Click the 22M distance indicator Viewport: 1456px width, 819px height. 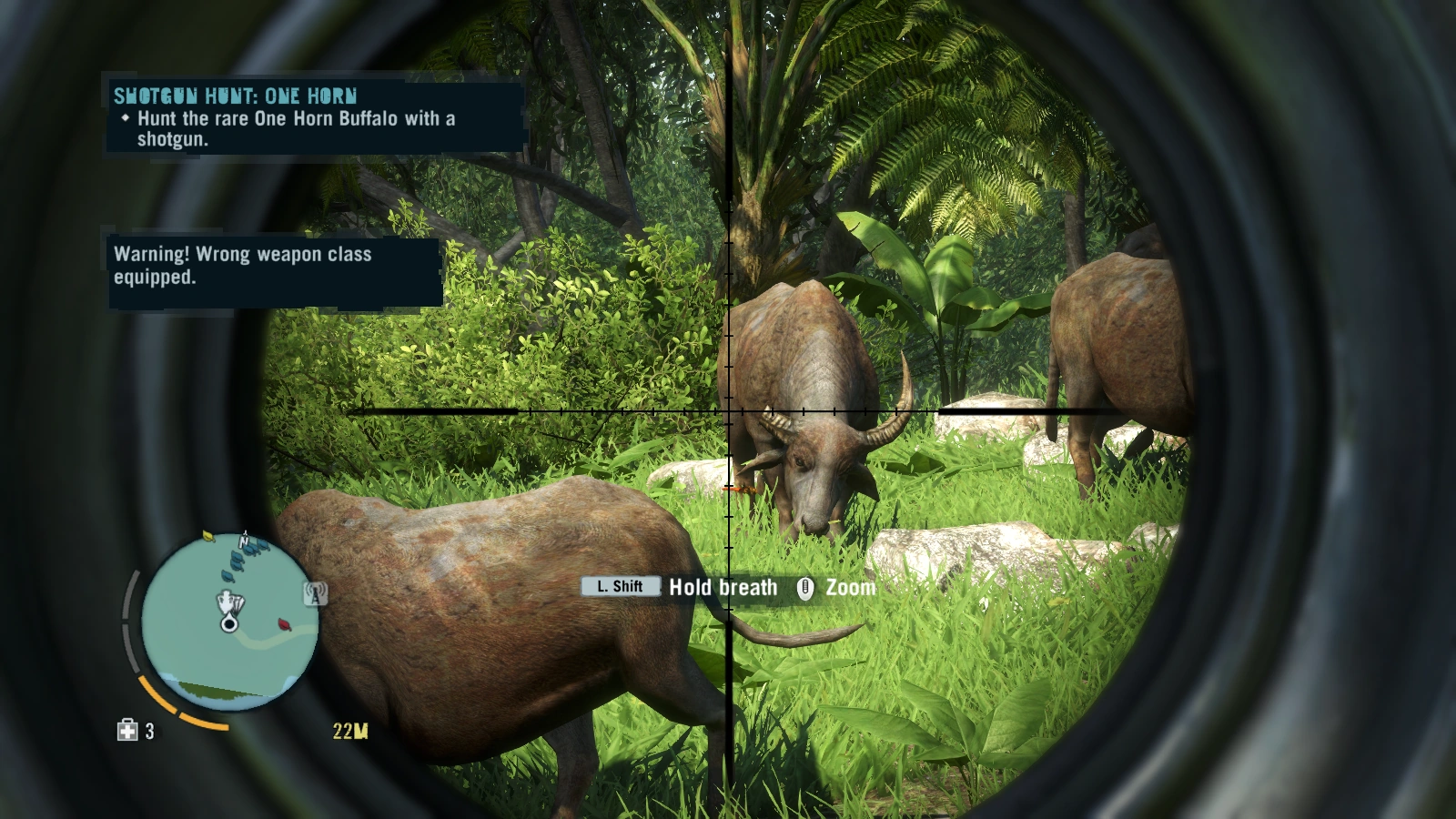(351, 731)
